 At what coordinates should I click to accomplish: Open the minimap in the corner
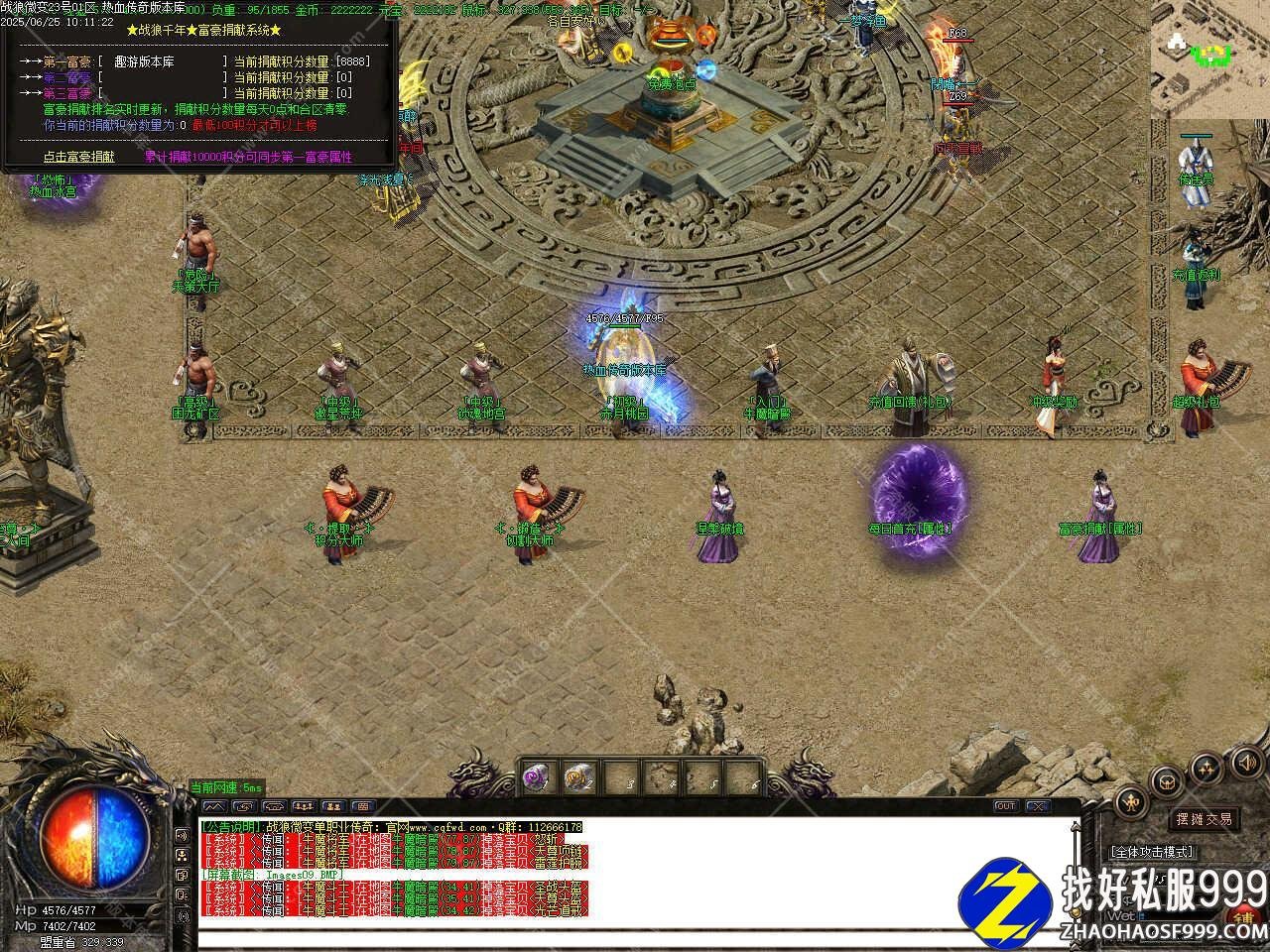(1208, 58)
